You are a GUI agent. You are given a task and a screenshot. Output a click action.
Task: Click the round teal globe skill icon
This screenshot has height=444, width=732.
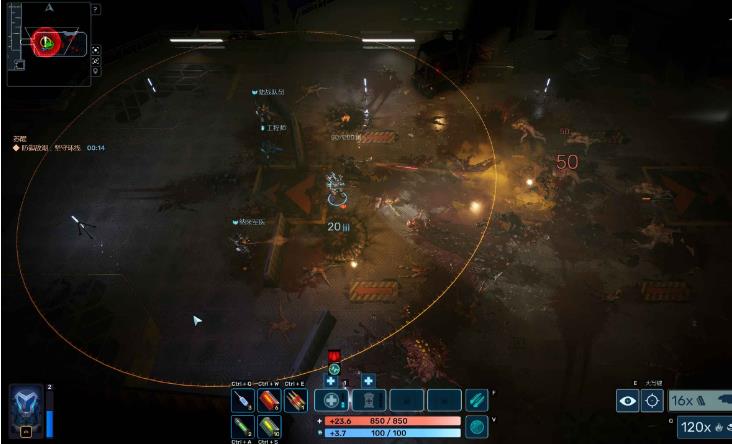(477, 426)
